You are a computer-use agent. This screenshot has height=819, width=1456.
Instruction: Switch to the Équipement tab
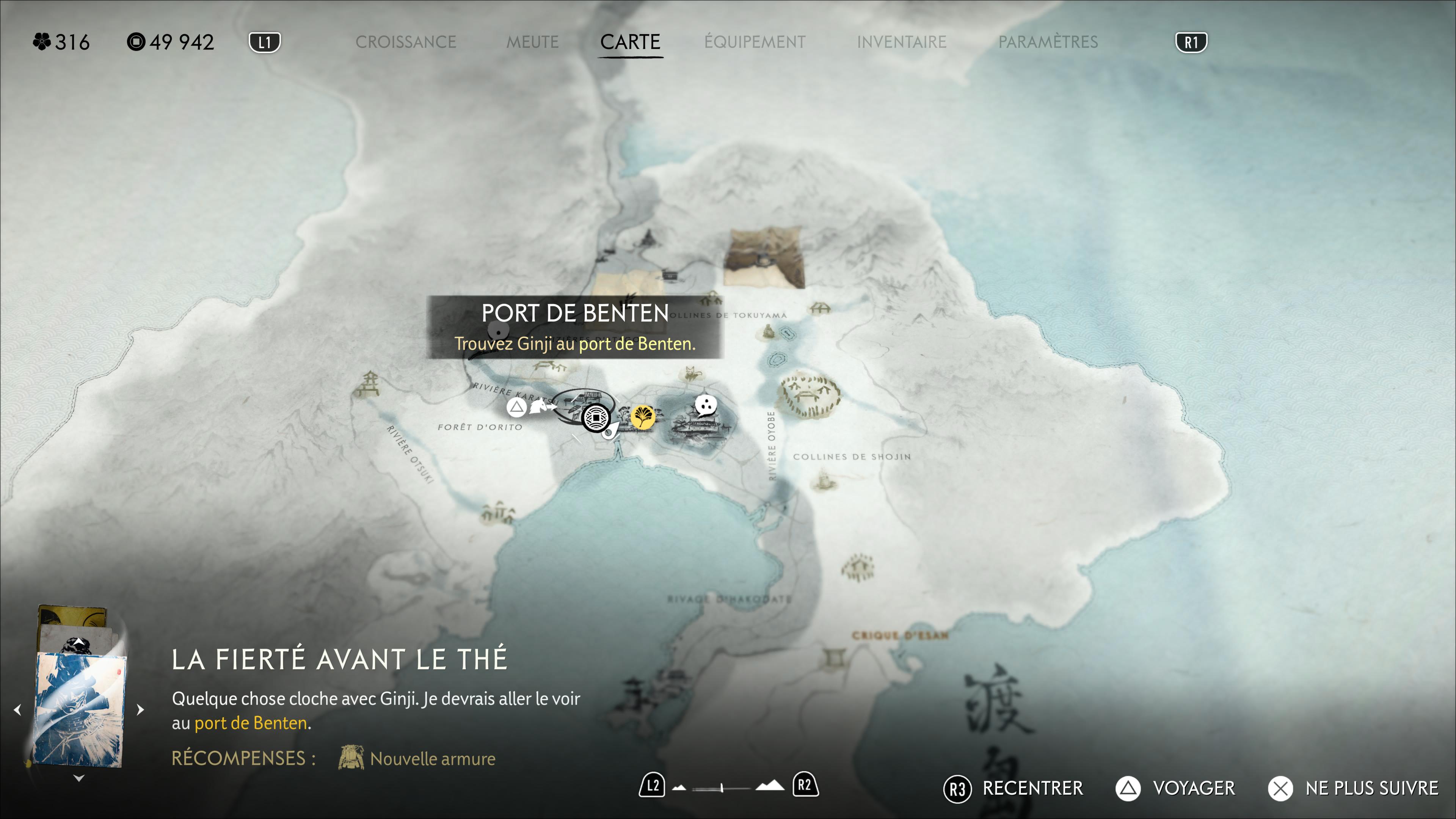coord(755,42)
